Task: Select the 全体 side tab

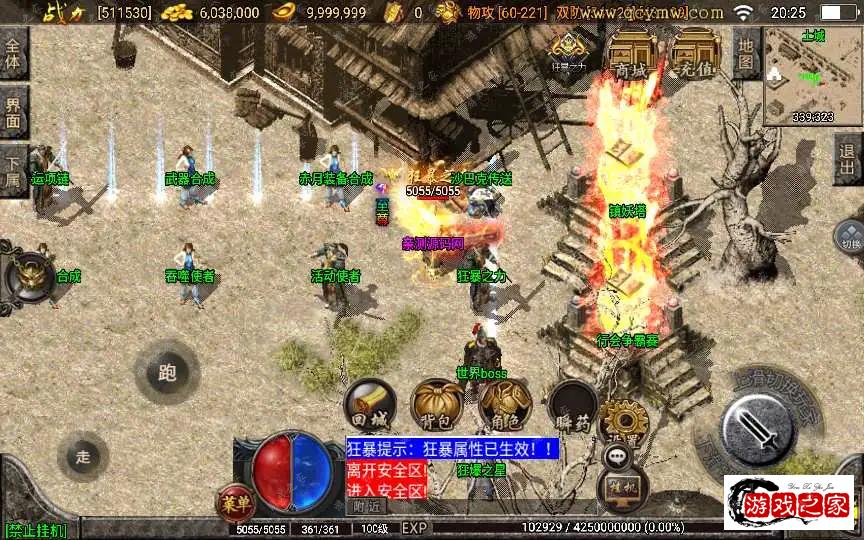Action: (x=13, y=53)
